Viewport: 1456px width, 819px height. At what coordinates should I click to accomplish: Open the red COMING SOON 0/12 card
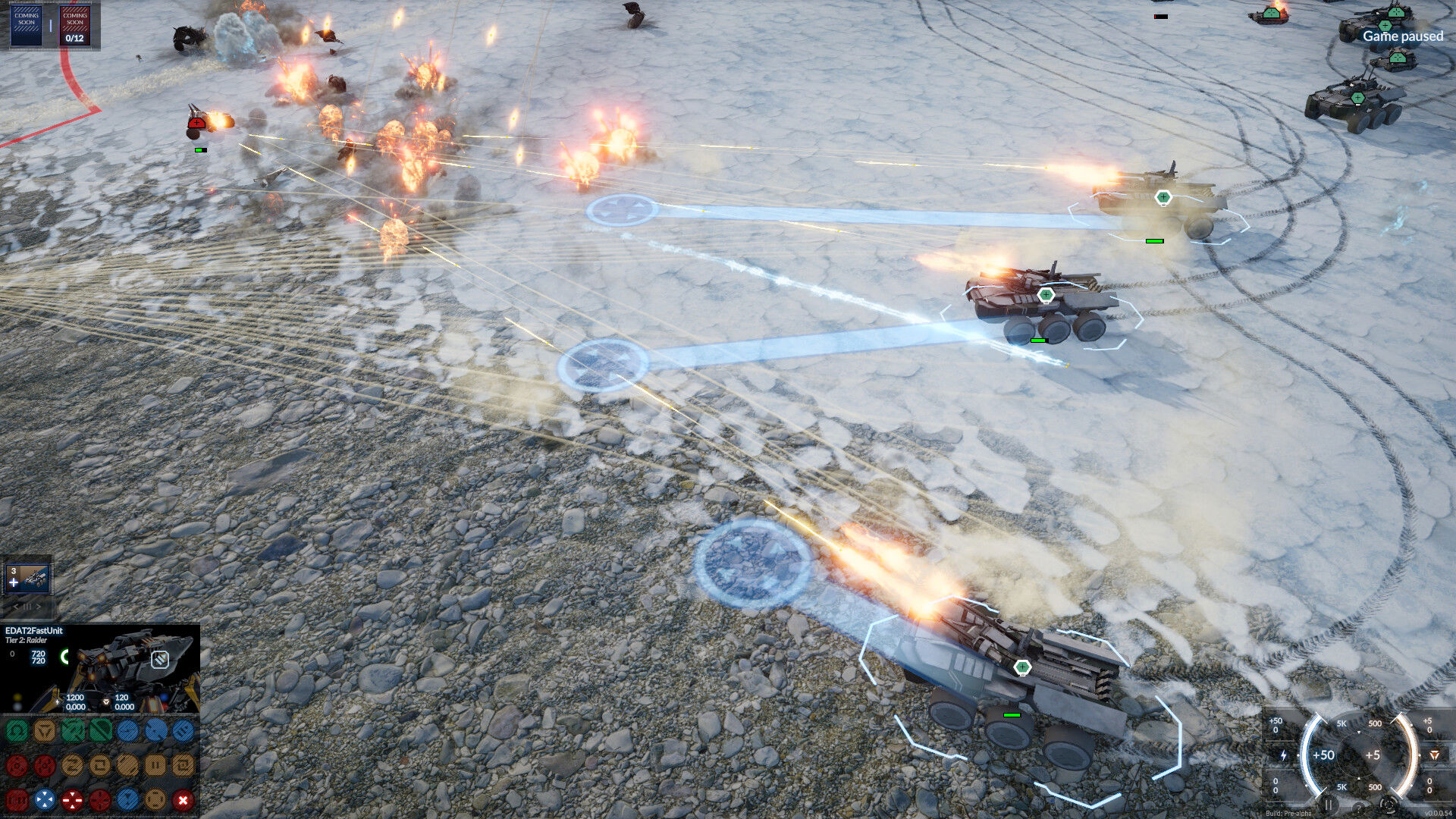coord(74,25)
